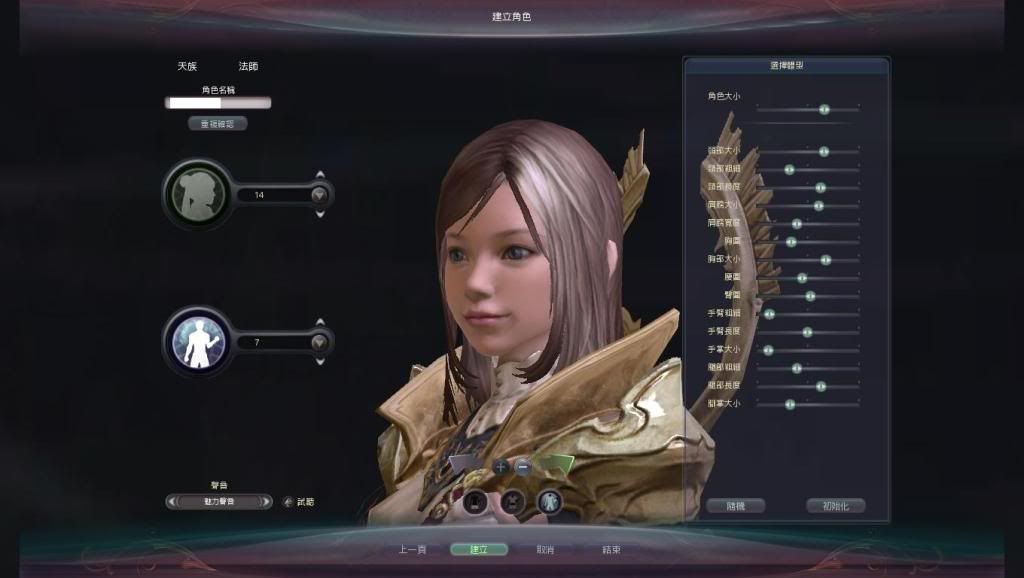
Task: Zoom out with the minus button
Action: (524, 466)
